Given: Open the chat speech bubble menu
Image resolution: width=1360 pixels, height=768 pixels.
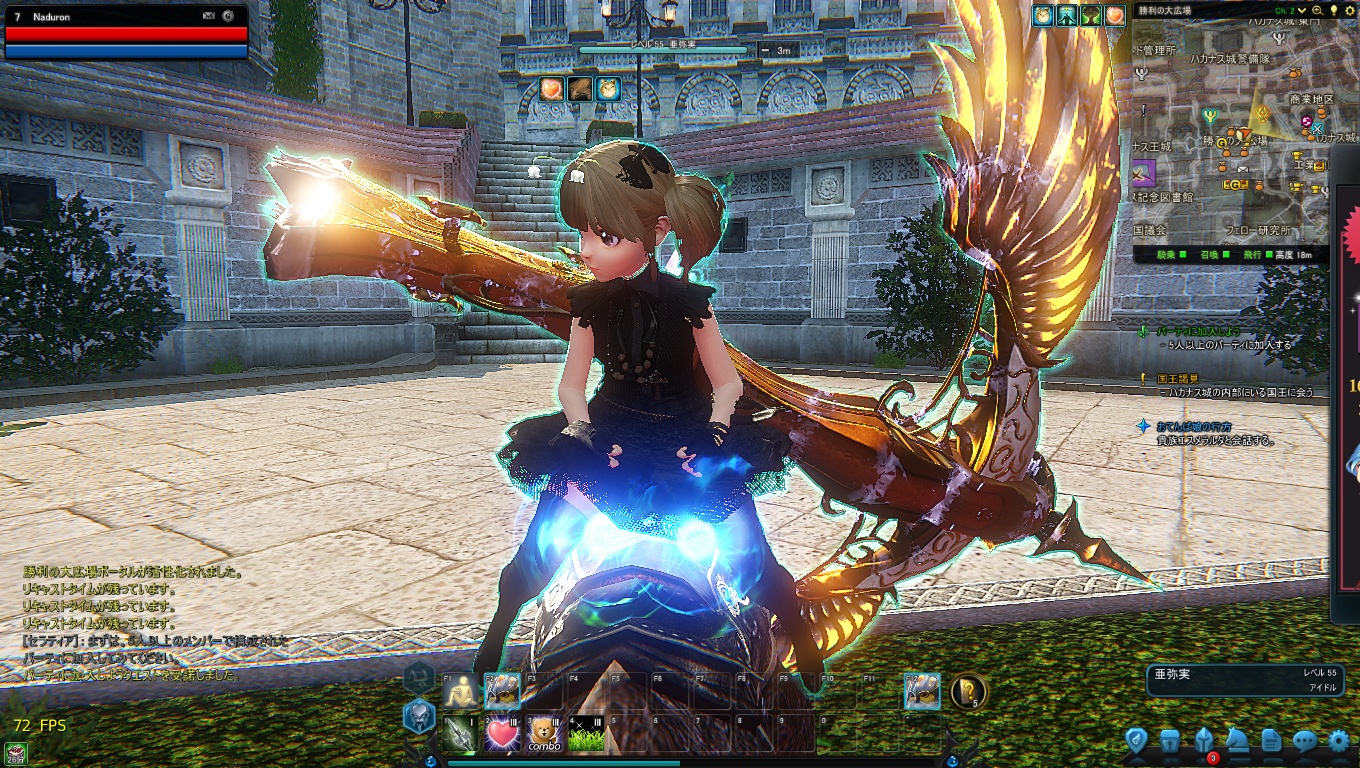Looking at the screenshot, I should point(1305,741).
